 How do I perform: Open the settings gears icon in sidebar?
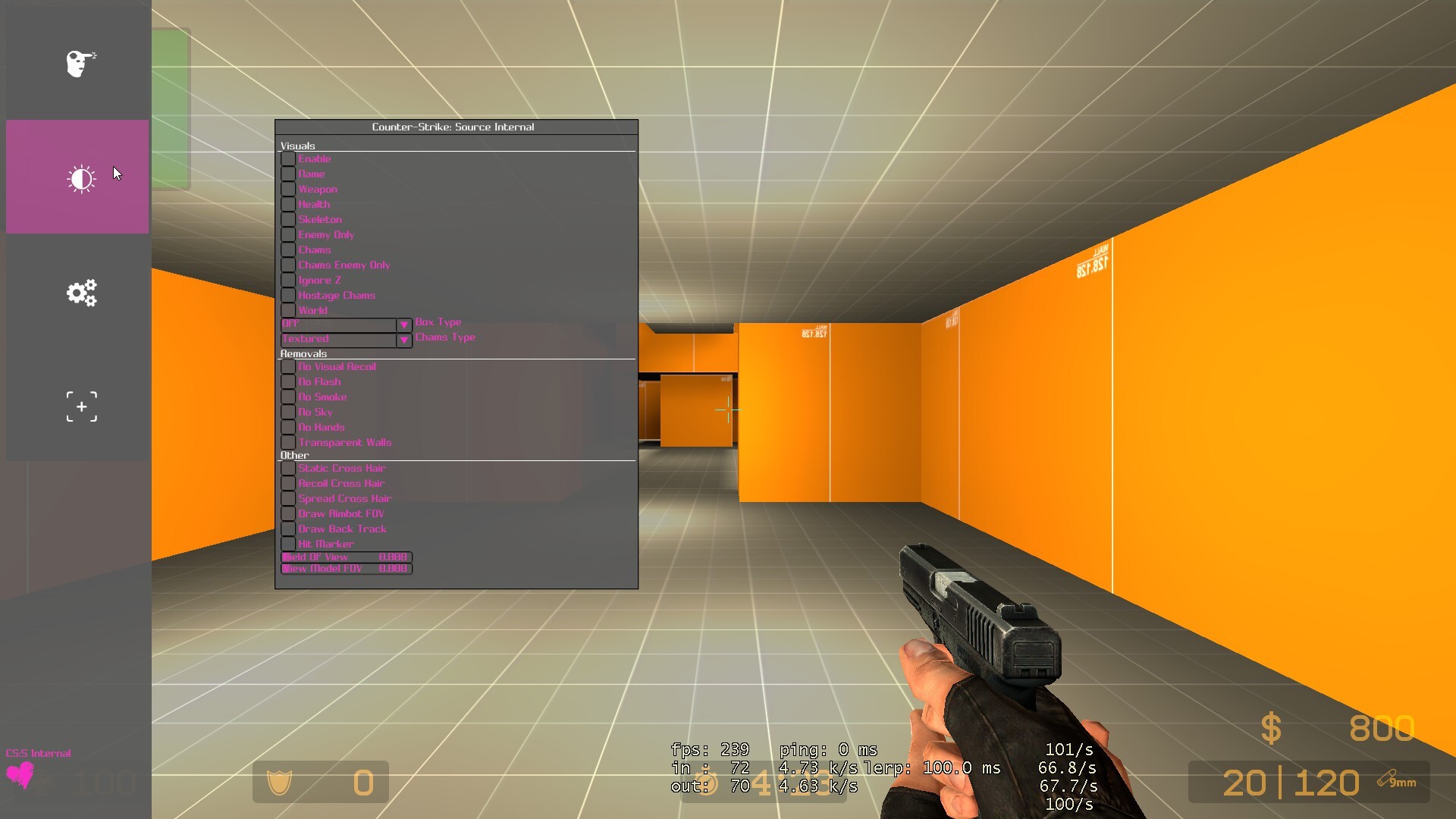80,293
